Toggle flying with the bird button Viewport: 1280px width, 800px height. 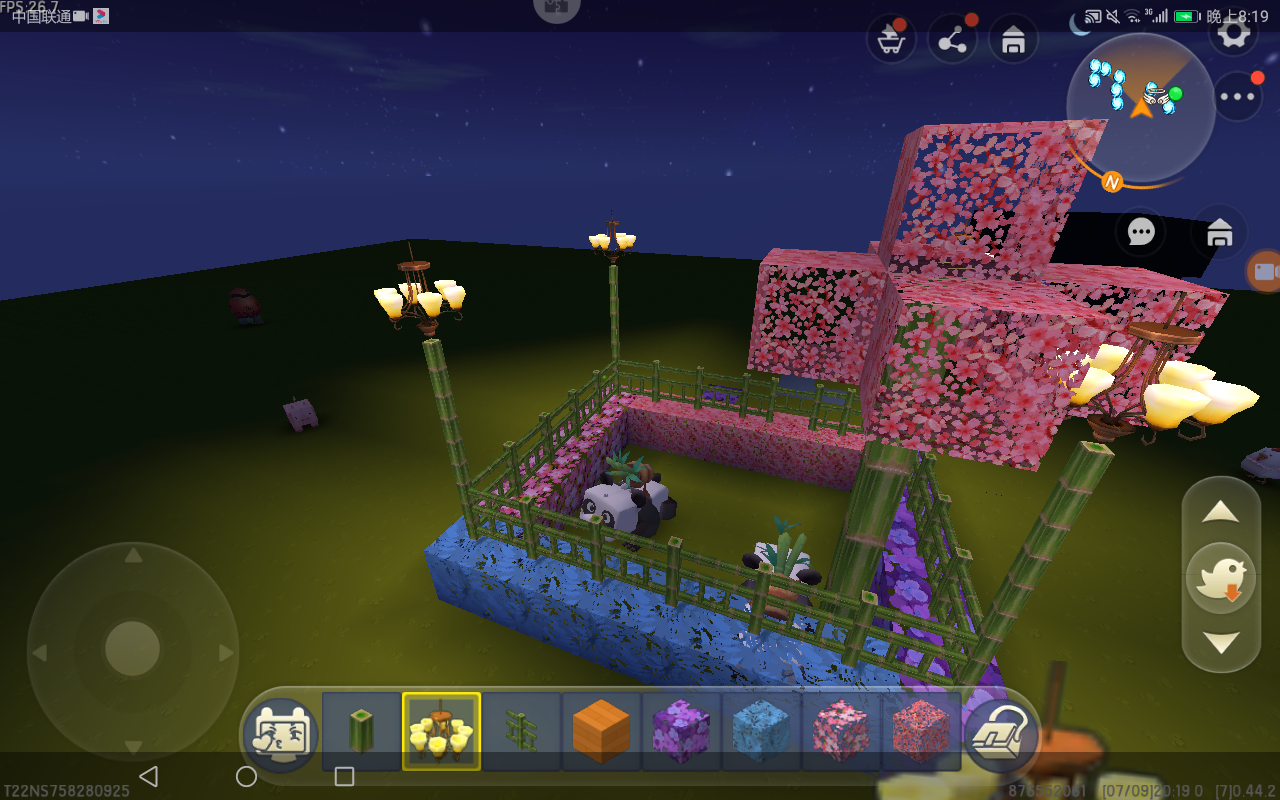[1221, 577]
